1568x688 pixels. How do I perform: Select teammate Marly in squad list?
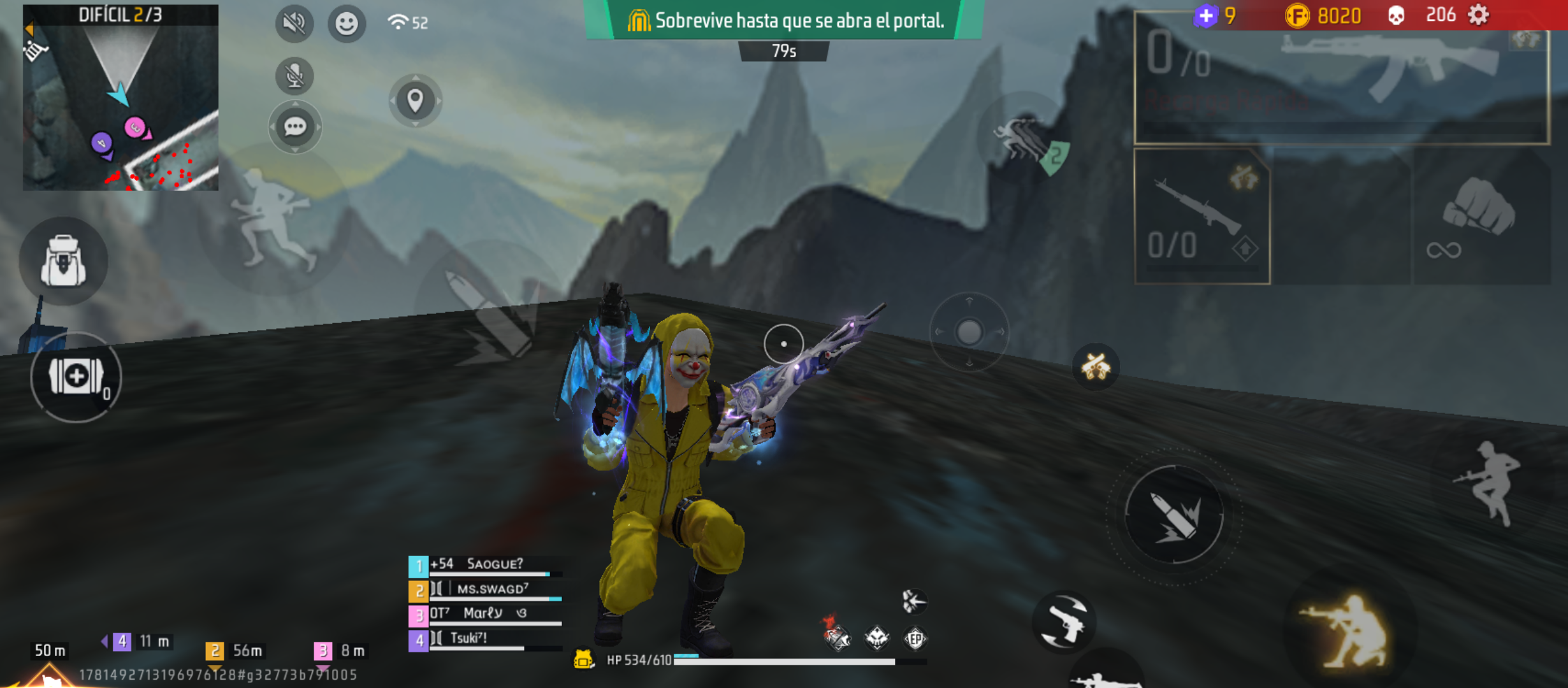[x=484, y=613]
